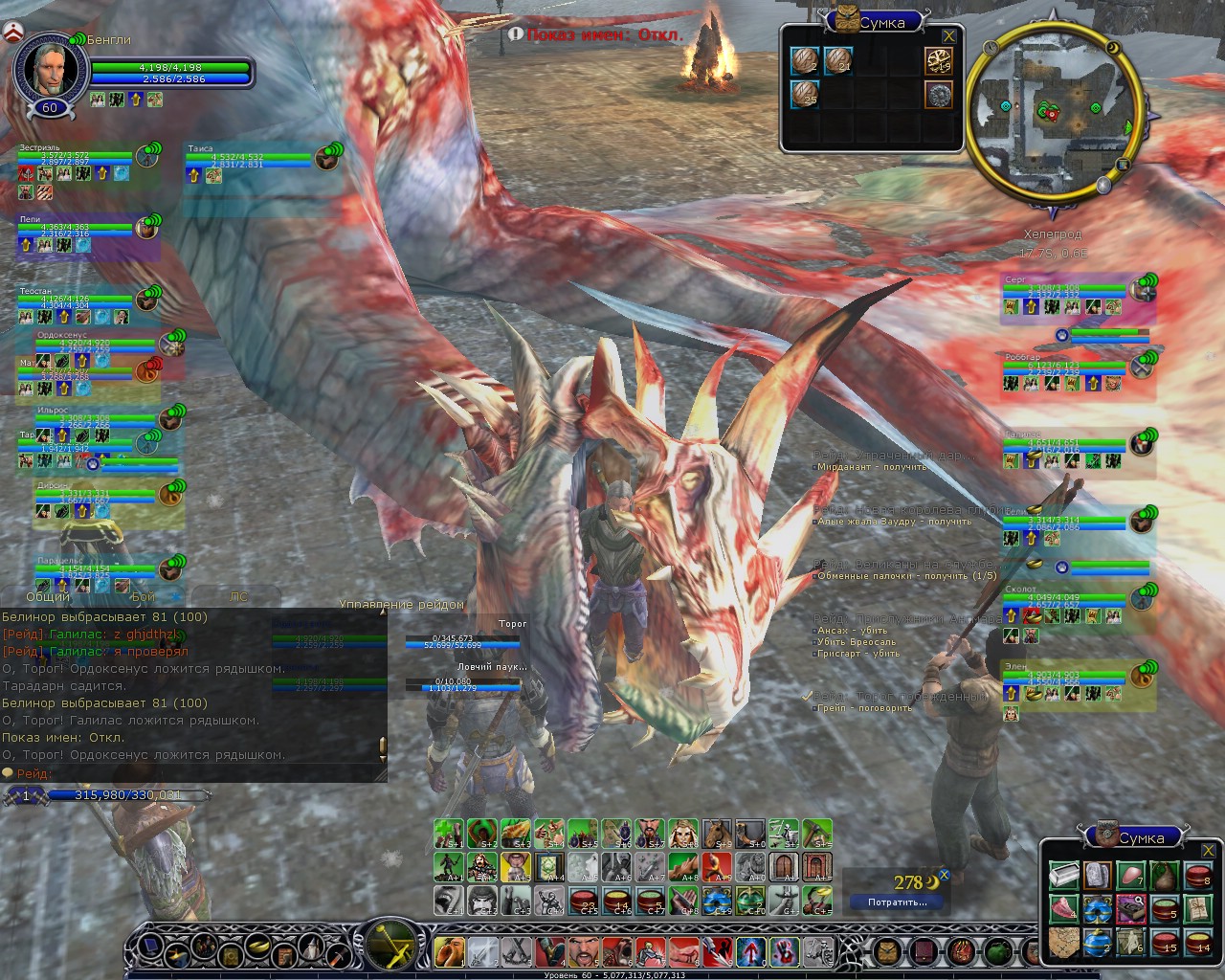Select raid member Таиса's frame

click(x=258, y=161)
